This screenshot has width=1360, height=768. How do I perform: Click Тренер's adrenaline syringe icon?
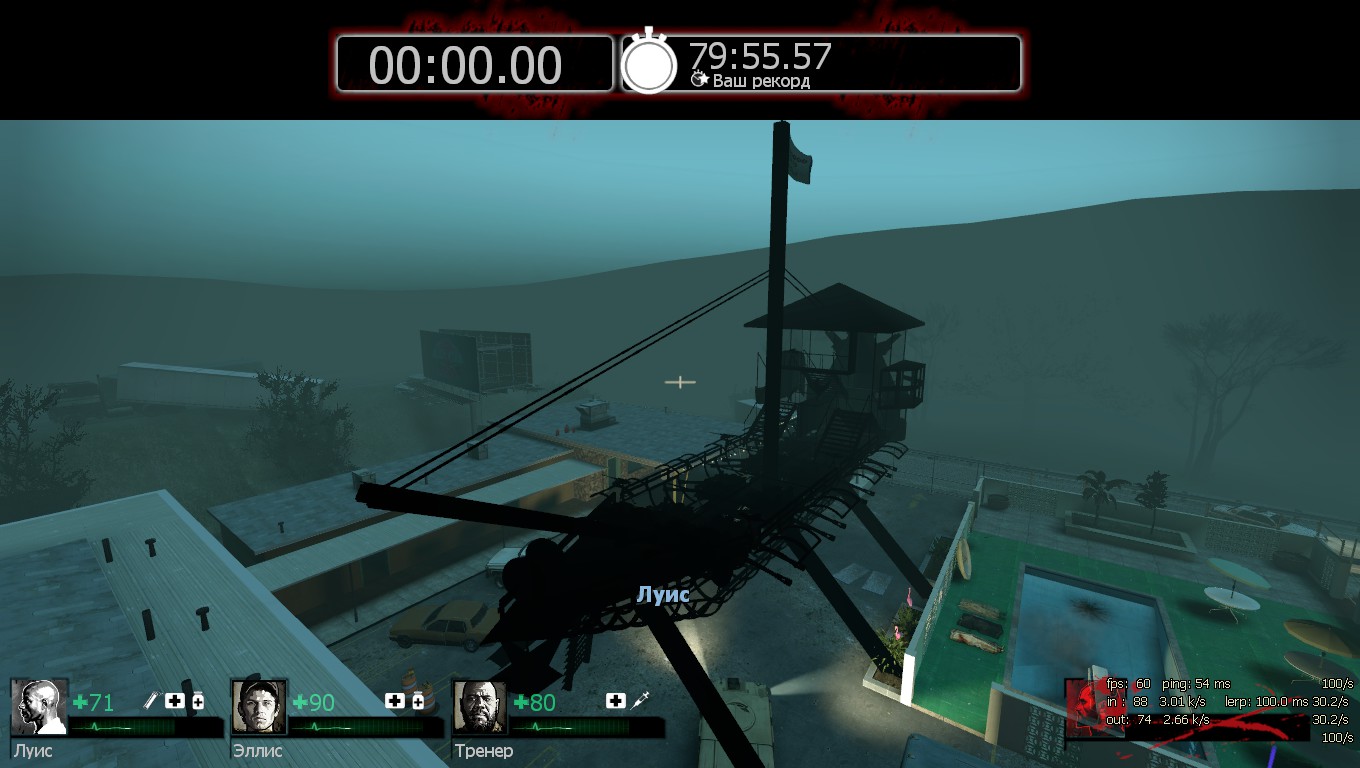[640, 701]
